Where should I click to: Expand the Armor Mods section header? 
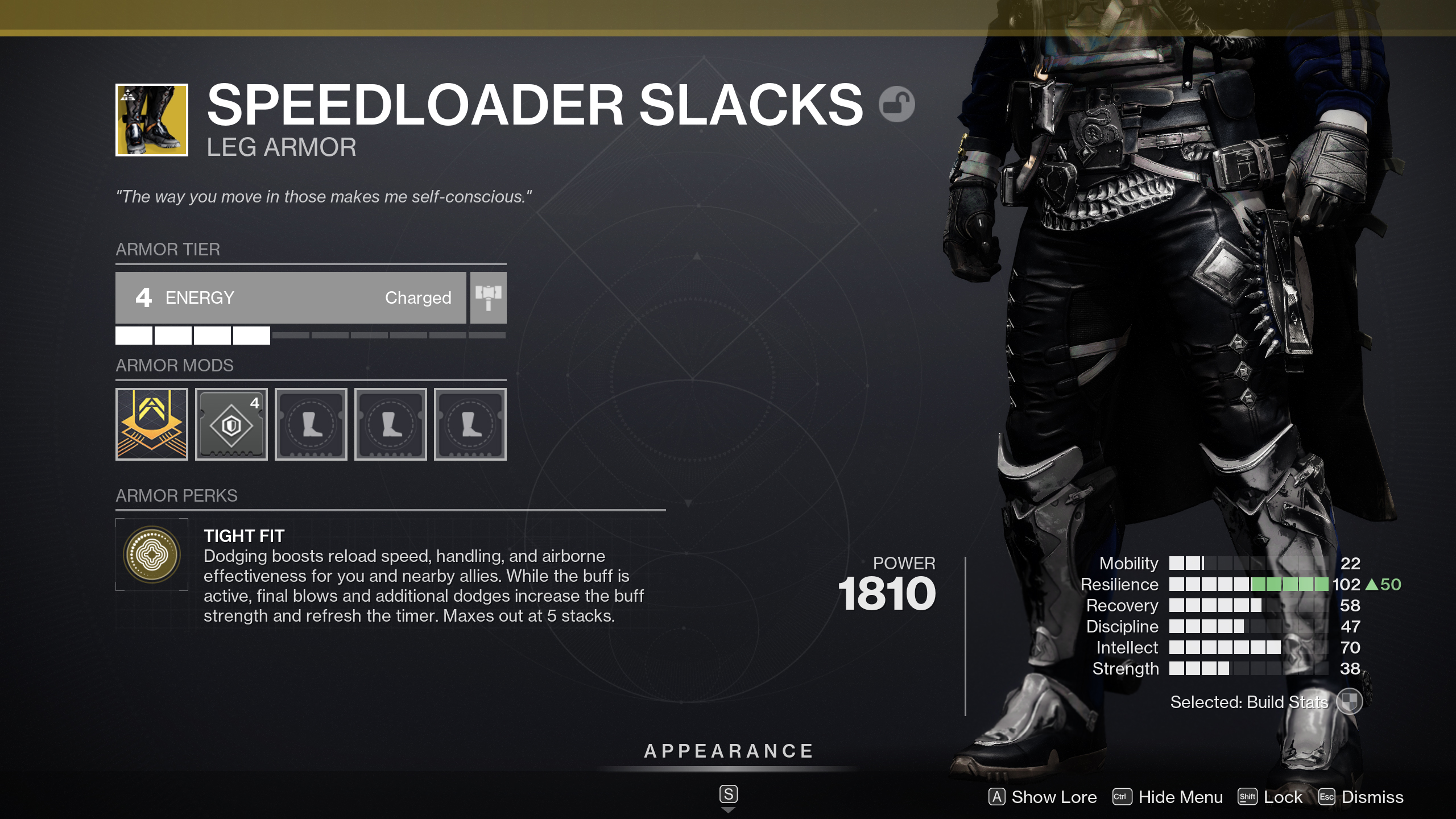click(175, 365)
